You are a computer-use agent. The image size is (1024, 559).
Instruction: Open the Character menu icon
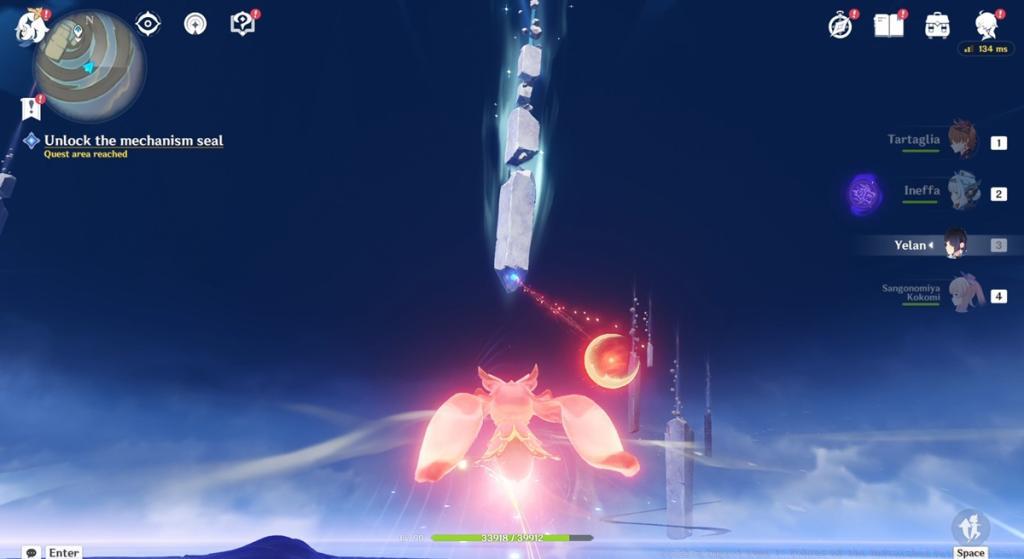pos(986,26)
